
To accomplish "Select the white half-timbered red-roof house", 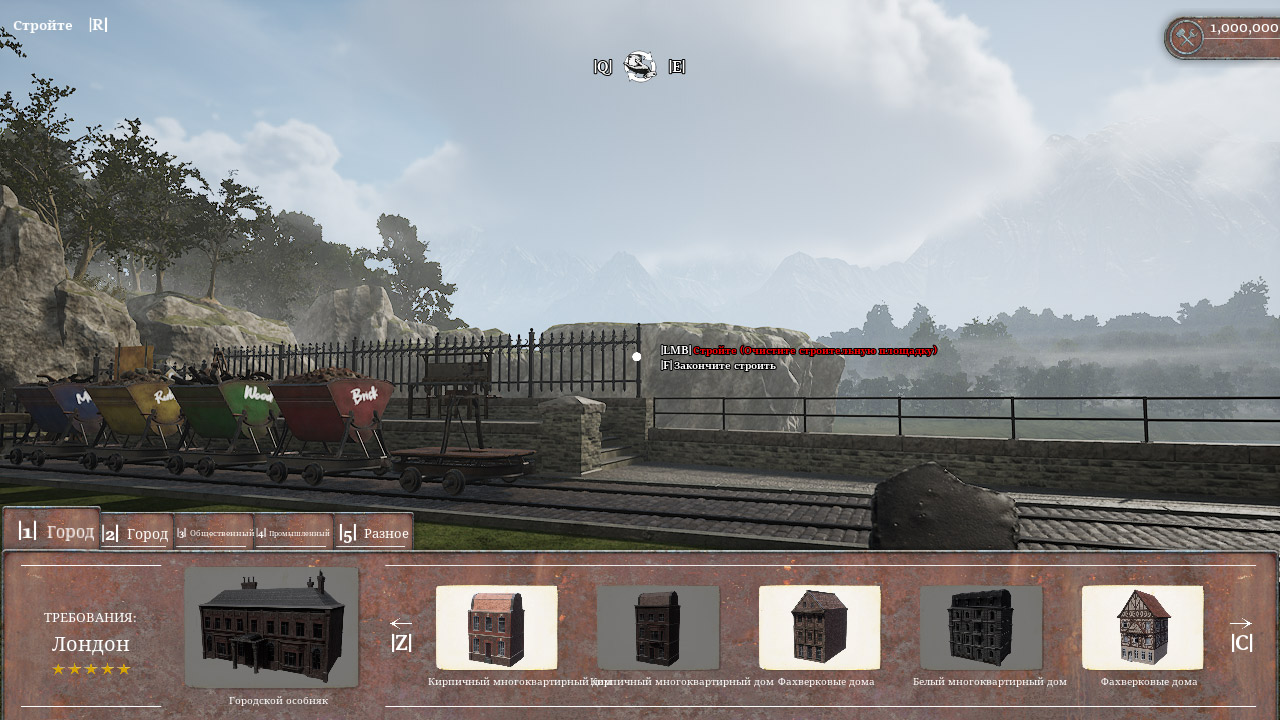I will 1143,628.
